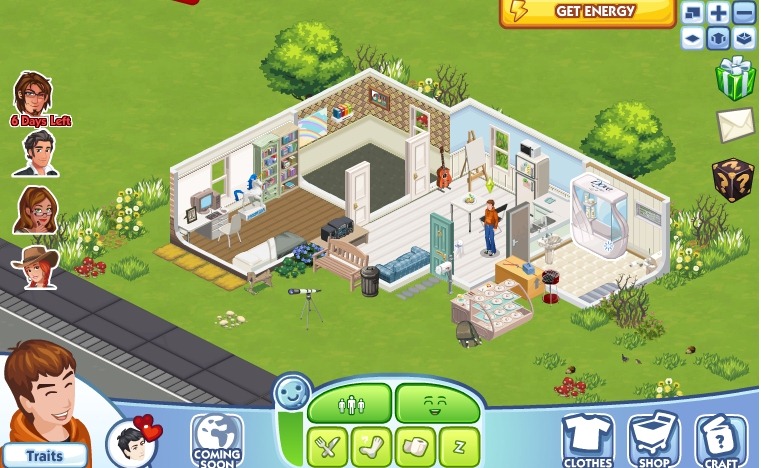The width and height of the screenshot is (761, 468).
Task: Select the sleep Z need button
Action: (459, 445)
